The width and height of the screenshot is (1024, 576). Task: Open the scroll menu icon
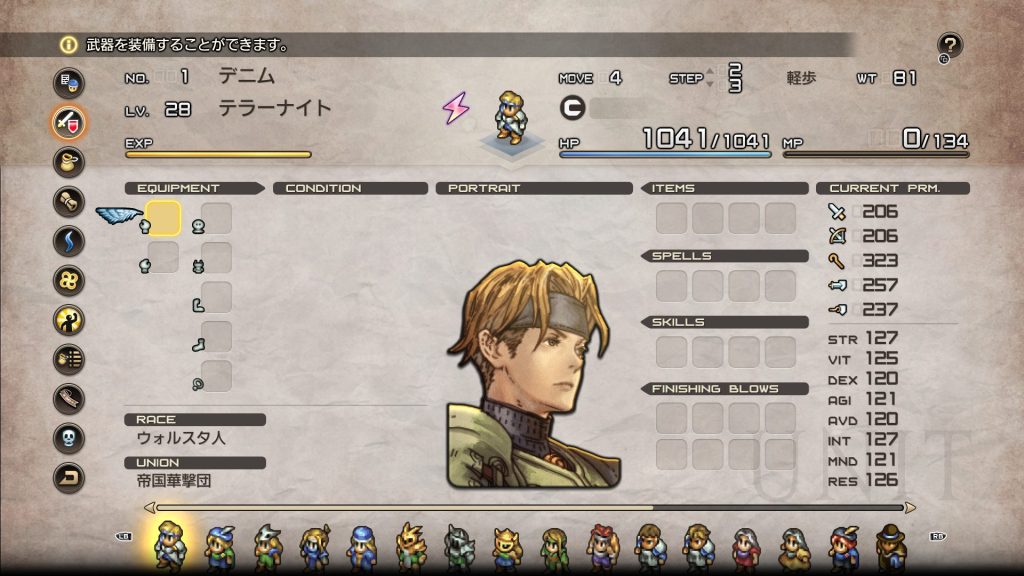pos(69,201)
